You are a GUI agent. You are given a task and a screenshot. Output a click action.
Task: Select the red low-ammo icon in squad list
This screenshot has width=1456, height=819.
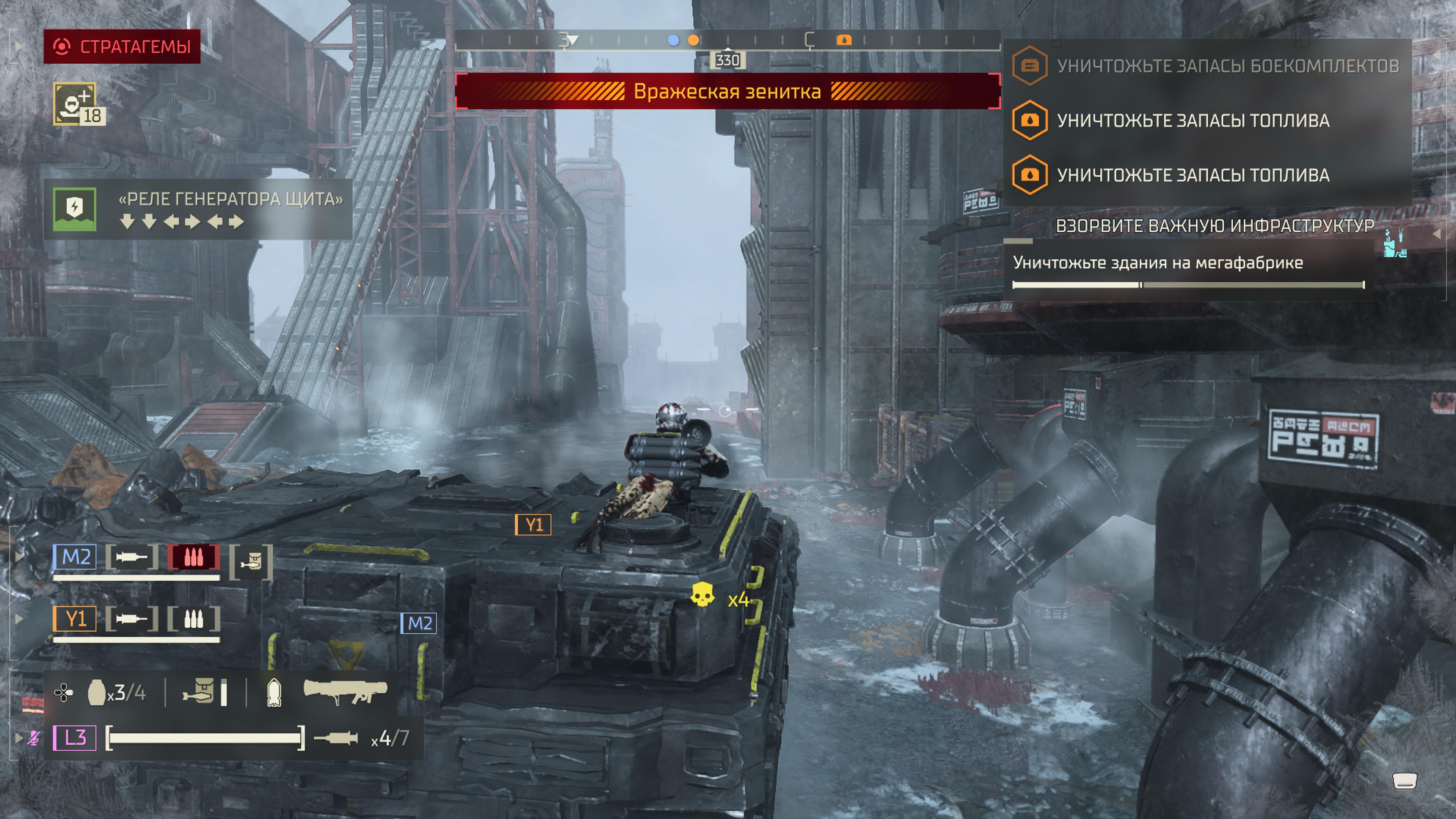point(193,557)
